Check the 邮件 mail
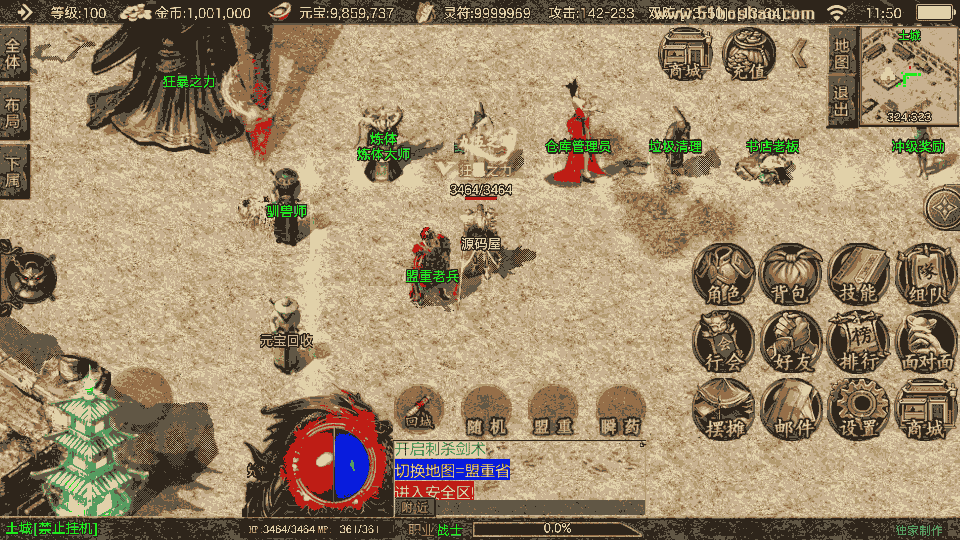Viewport: 960px width, 540px height. point(790,410)
